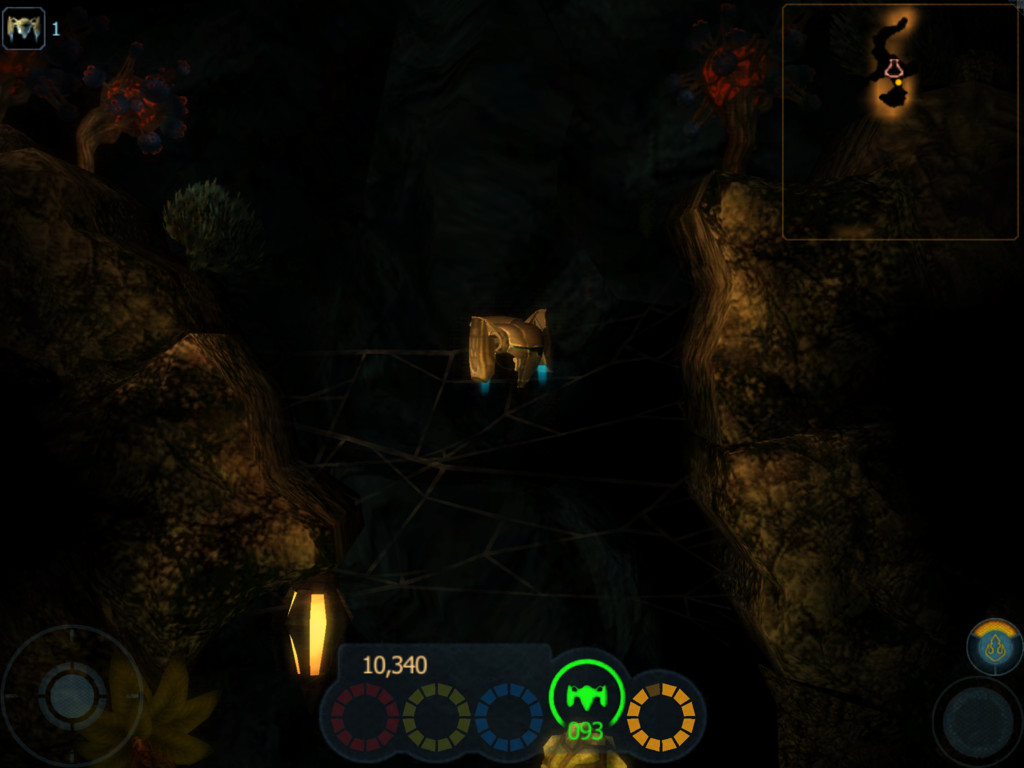The image size is (1024, 768).
Task: Tap the green ship icon
Action: (586, 696)
